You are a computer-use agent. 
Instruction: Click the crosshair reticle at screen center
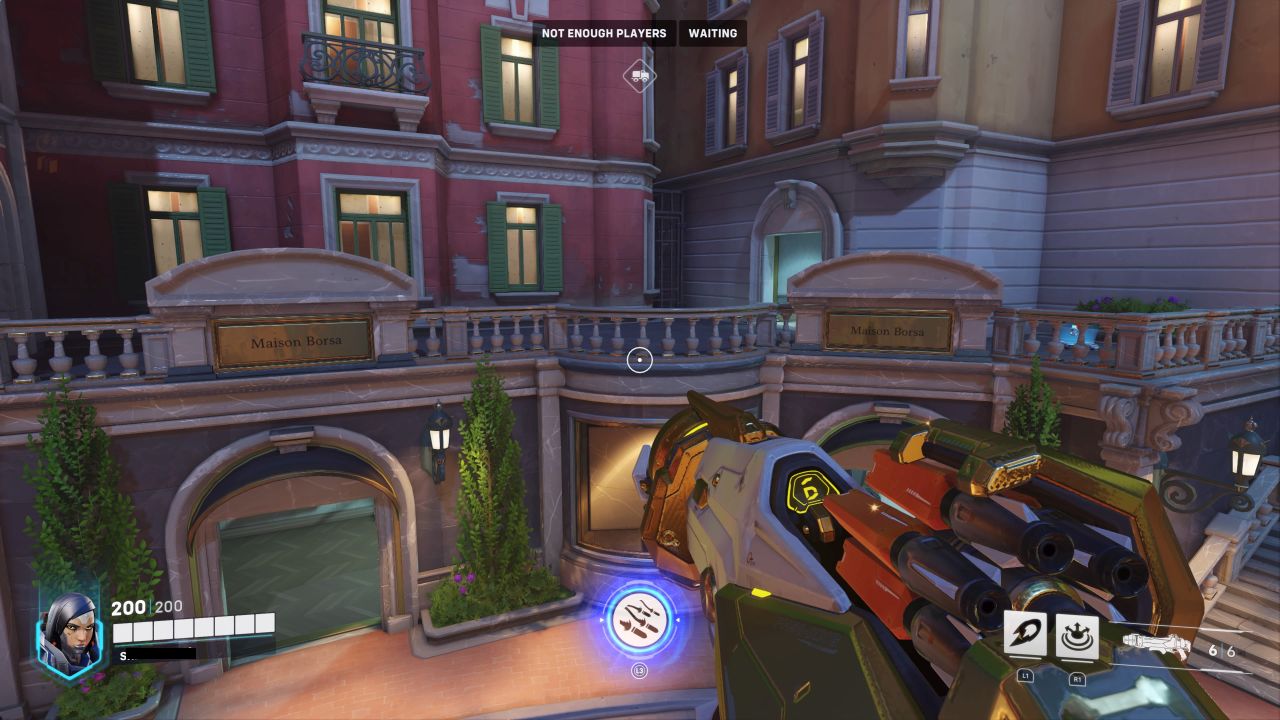coord(638,361)
